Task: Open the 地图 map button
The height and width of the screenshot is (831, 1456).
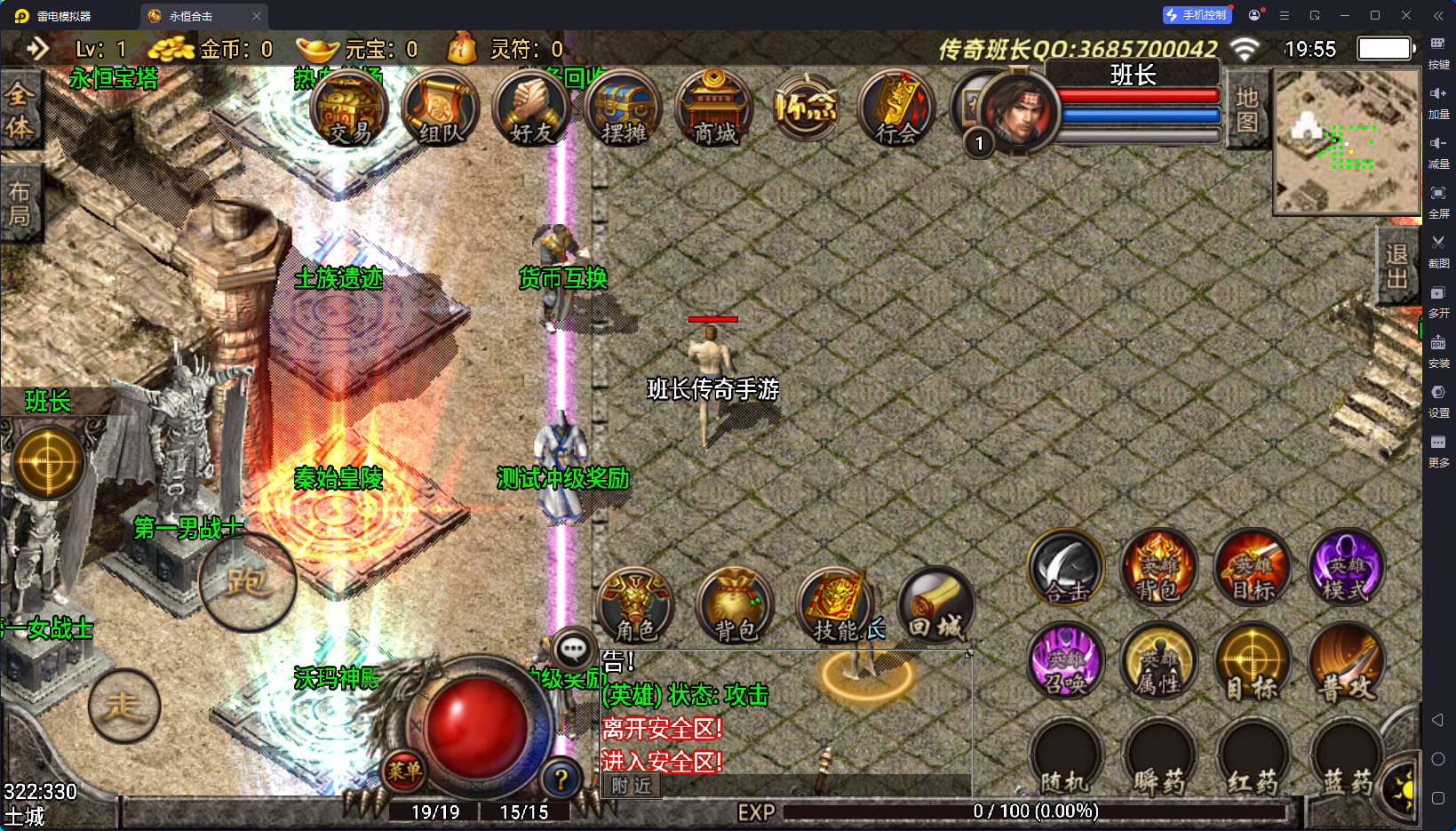Action: tap(1247, 109)
